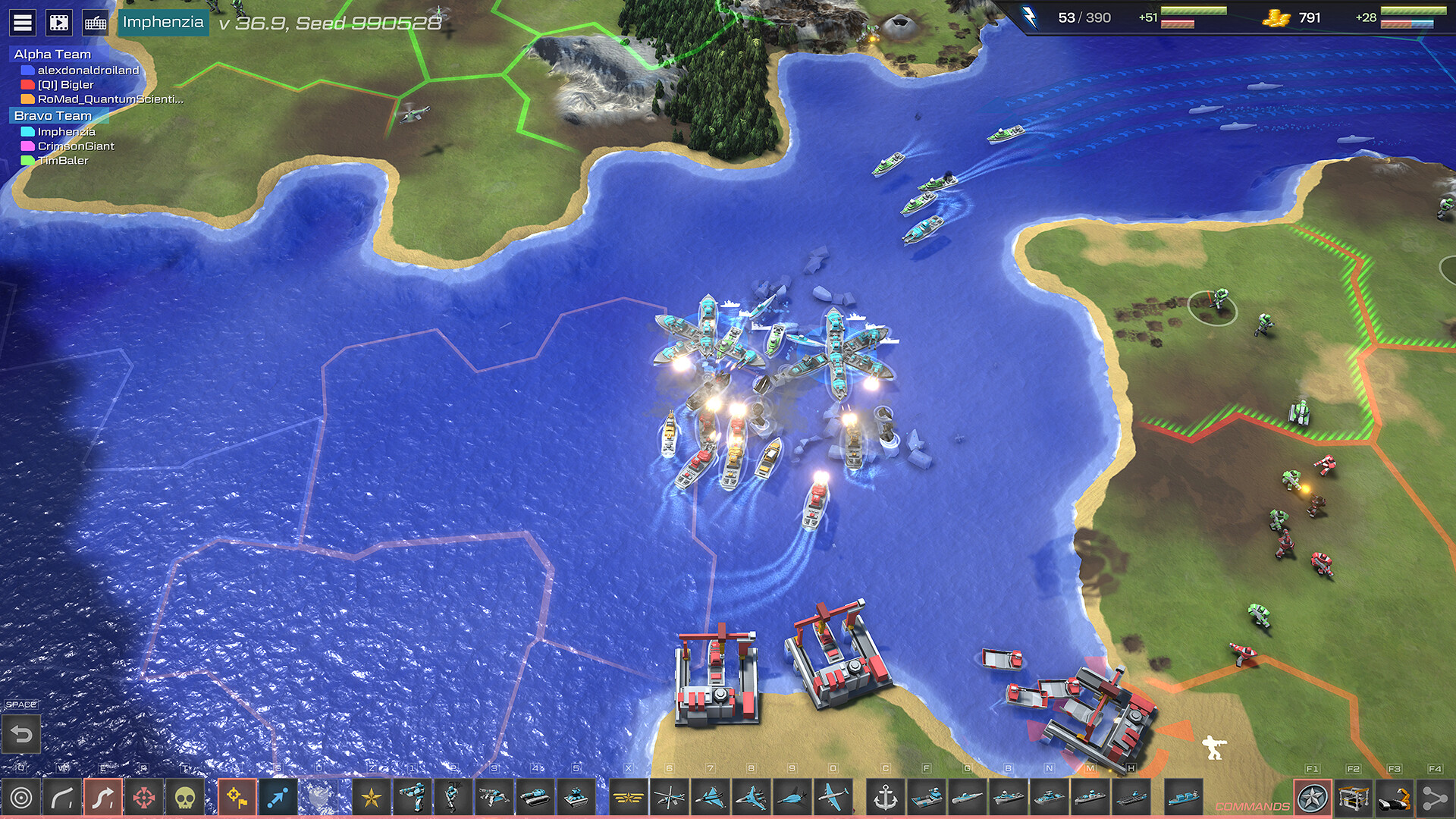
Task: Expand the Bravo Team player list
Action: (53, 115)
